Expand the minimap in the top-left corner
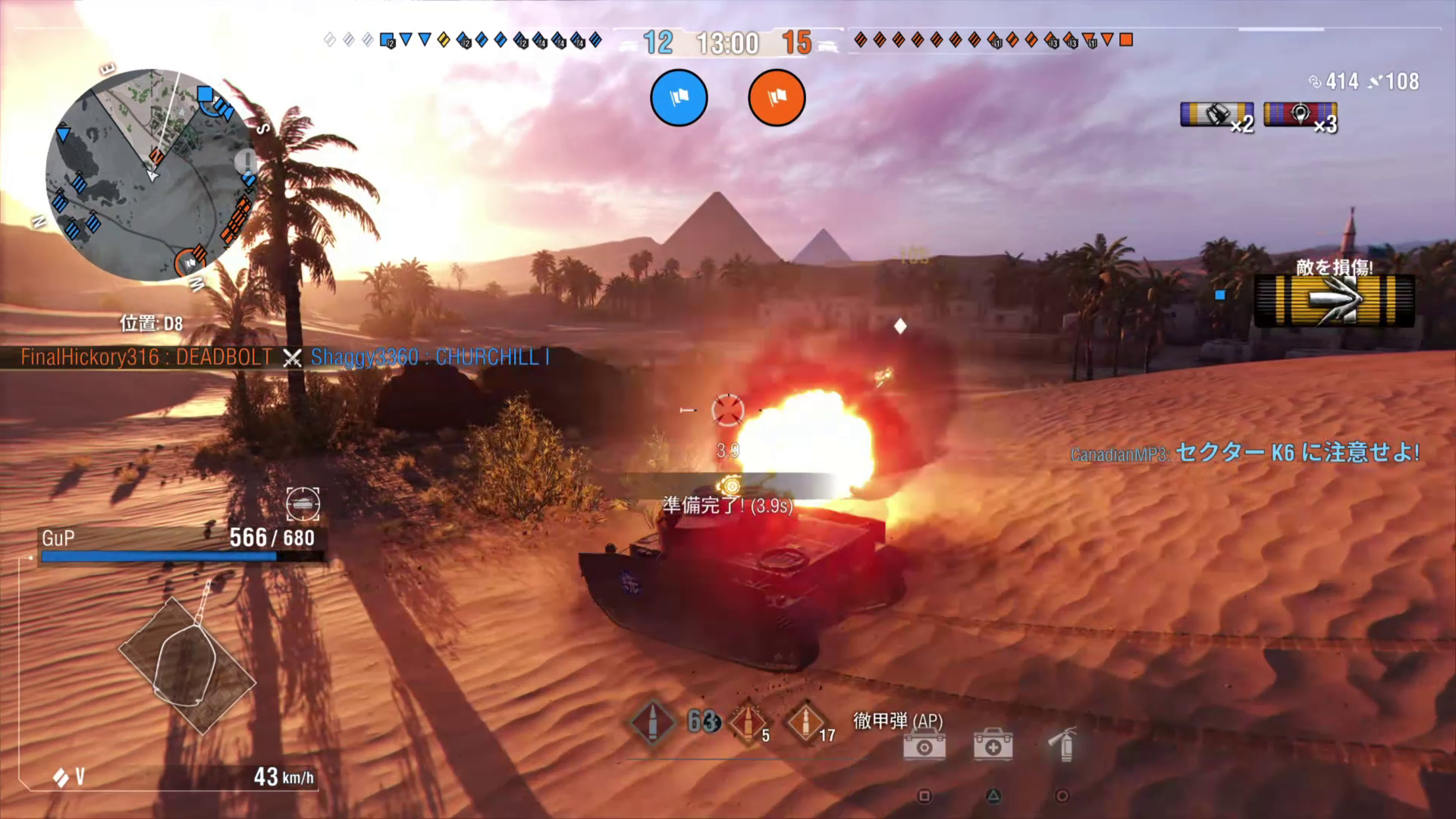 pyautogui.click(x=152, y=174)
